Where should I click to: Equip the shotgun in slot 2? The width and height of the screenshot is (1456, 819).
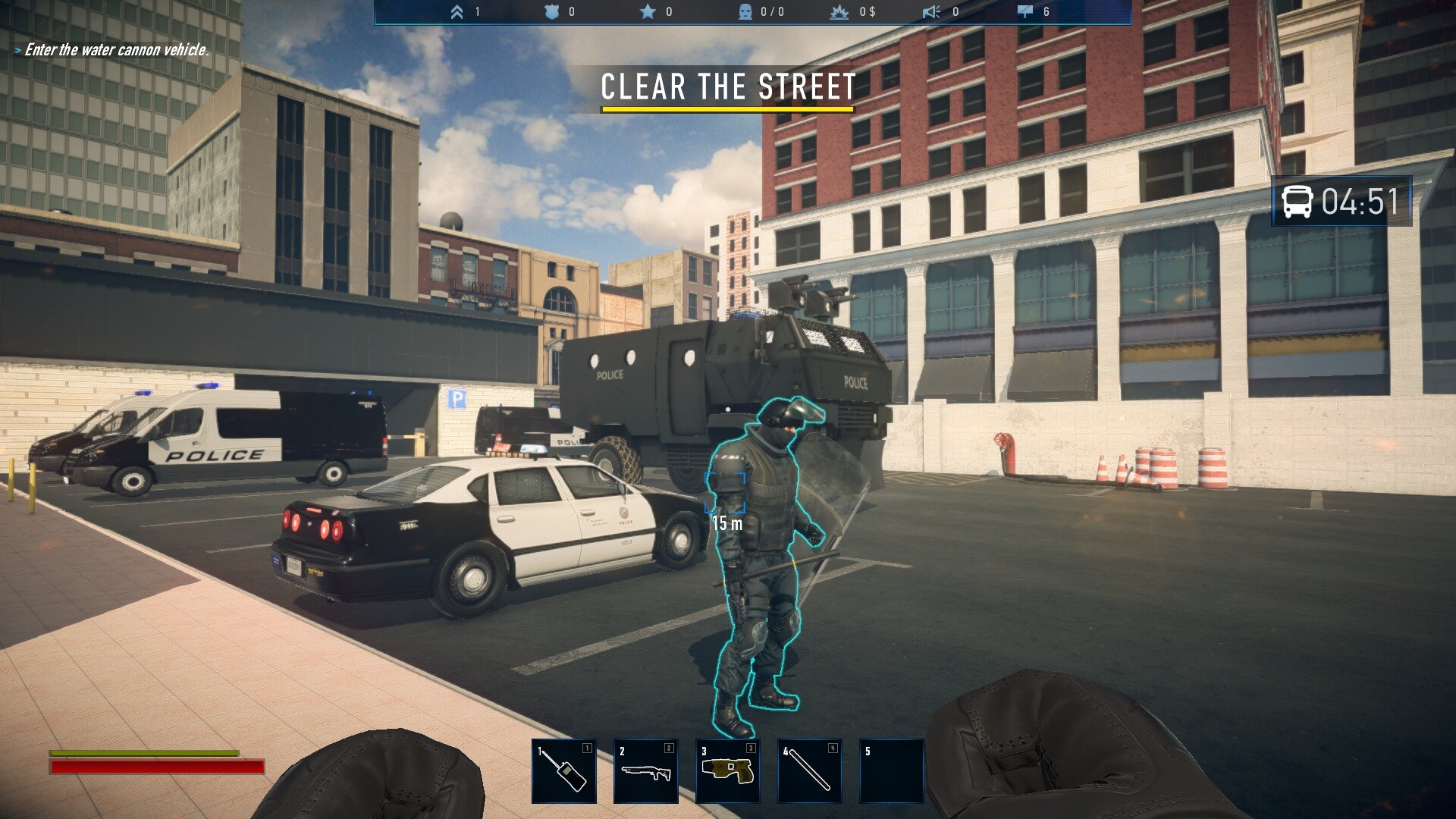(645, 770)
